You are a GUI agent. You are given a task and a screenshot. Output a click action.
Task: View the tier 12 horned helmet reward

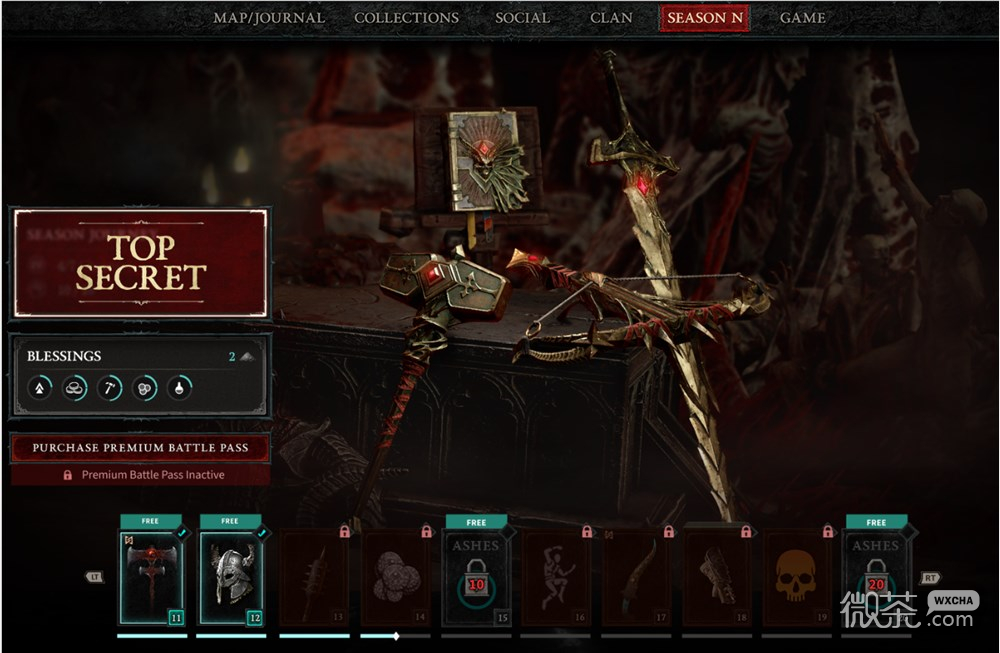point(231,577)
